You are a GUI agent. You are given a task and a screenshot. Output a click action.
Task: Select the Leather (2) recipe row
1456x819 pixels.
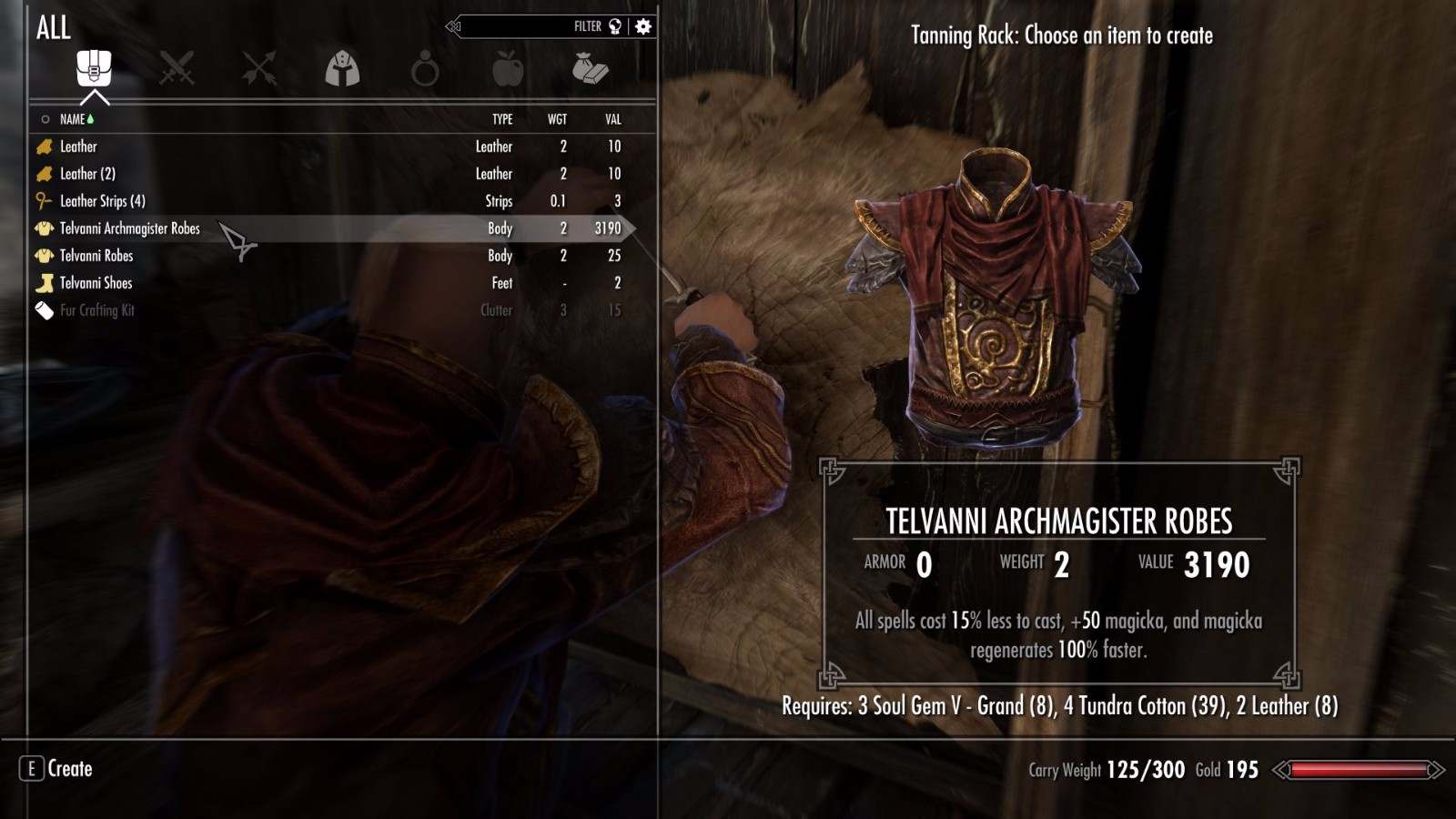87,174
